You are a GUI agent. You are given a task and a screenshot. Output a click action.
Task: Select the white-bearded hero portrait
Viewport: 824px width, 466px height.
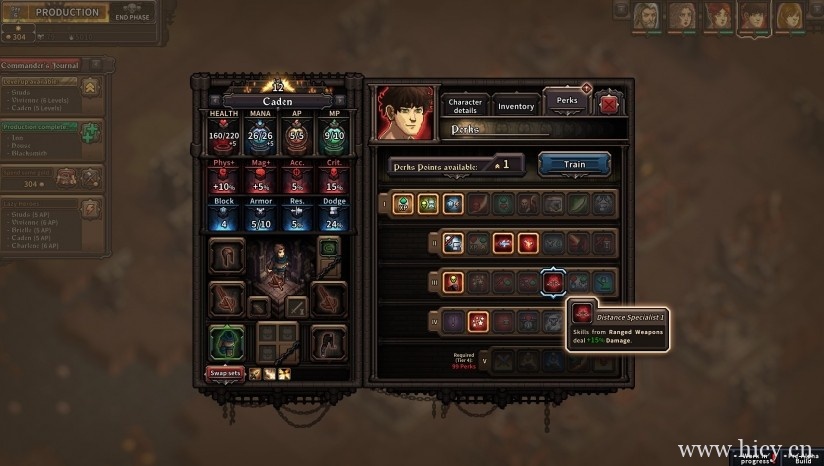tap(646, 16)
